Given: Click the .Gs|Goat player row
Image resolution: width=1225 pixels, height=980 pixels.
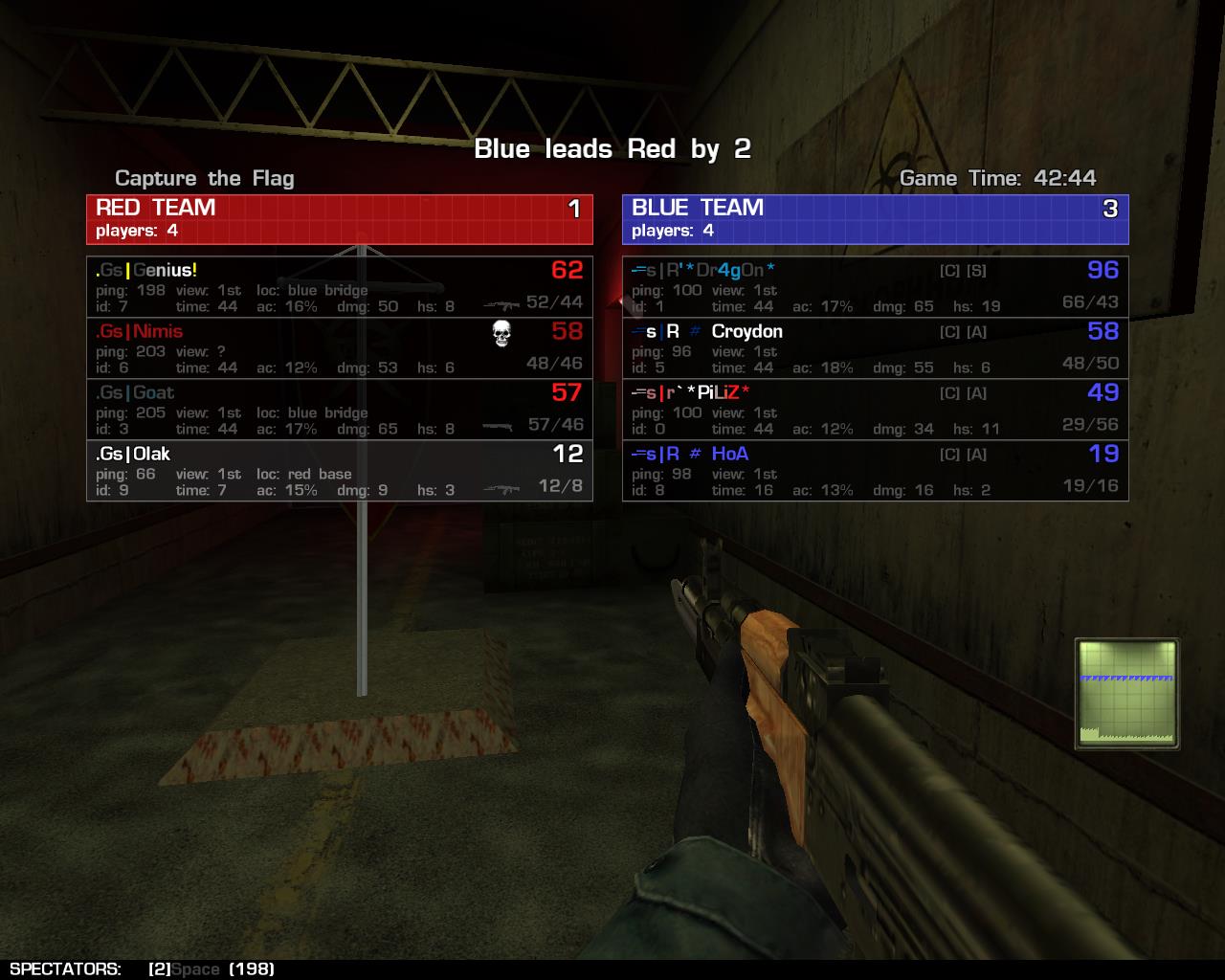Looking at the screenshot, I should tap(339, 410).
